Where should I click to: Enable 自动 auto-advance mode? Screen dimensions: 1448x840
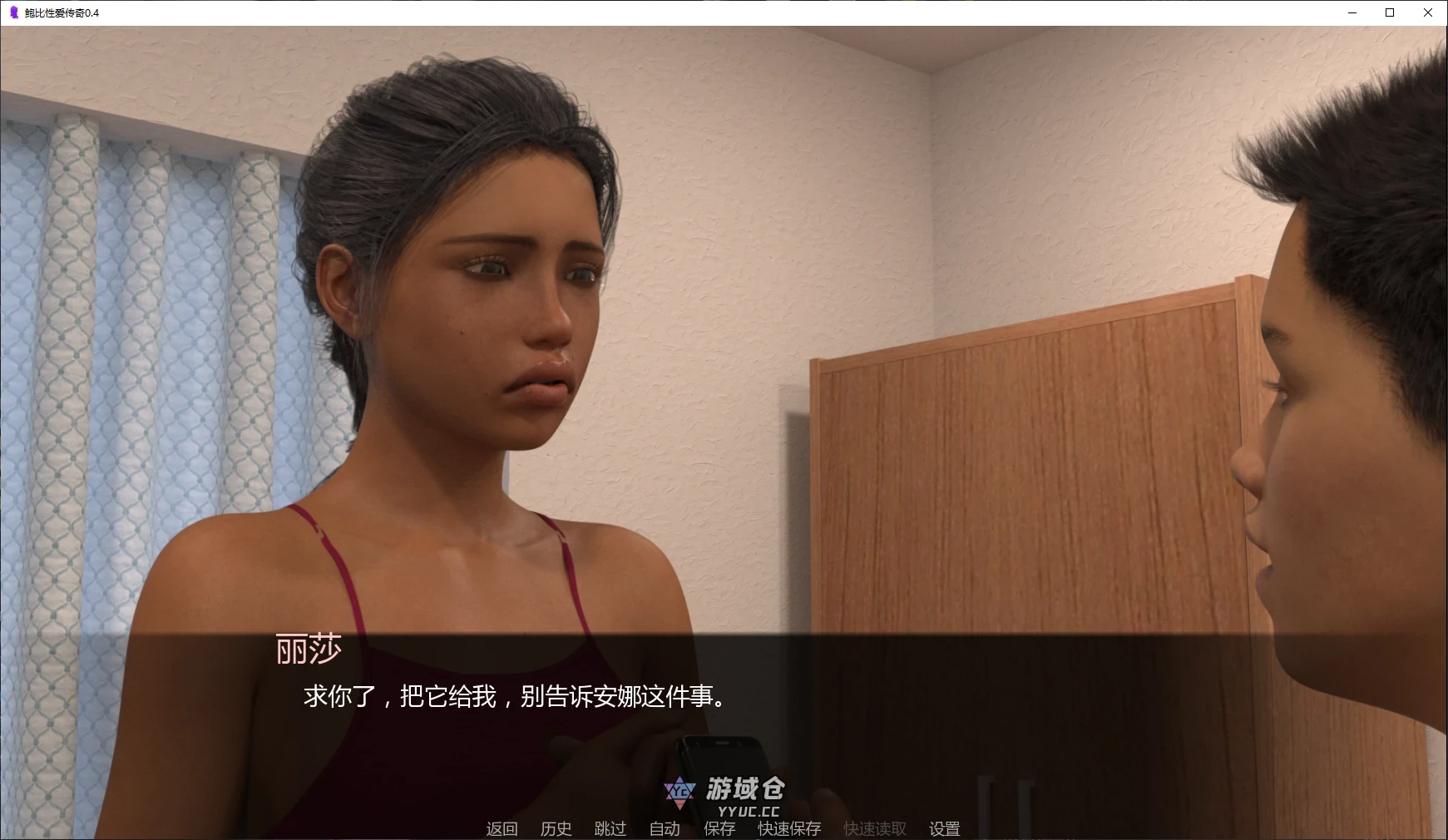click(x=663, y=828)
